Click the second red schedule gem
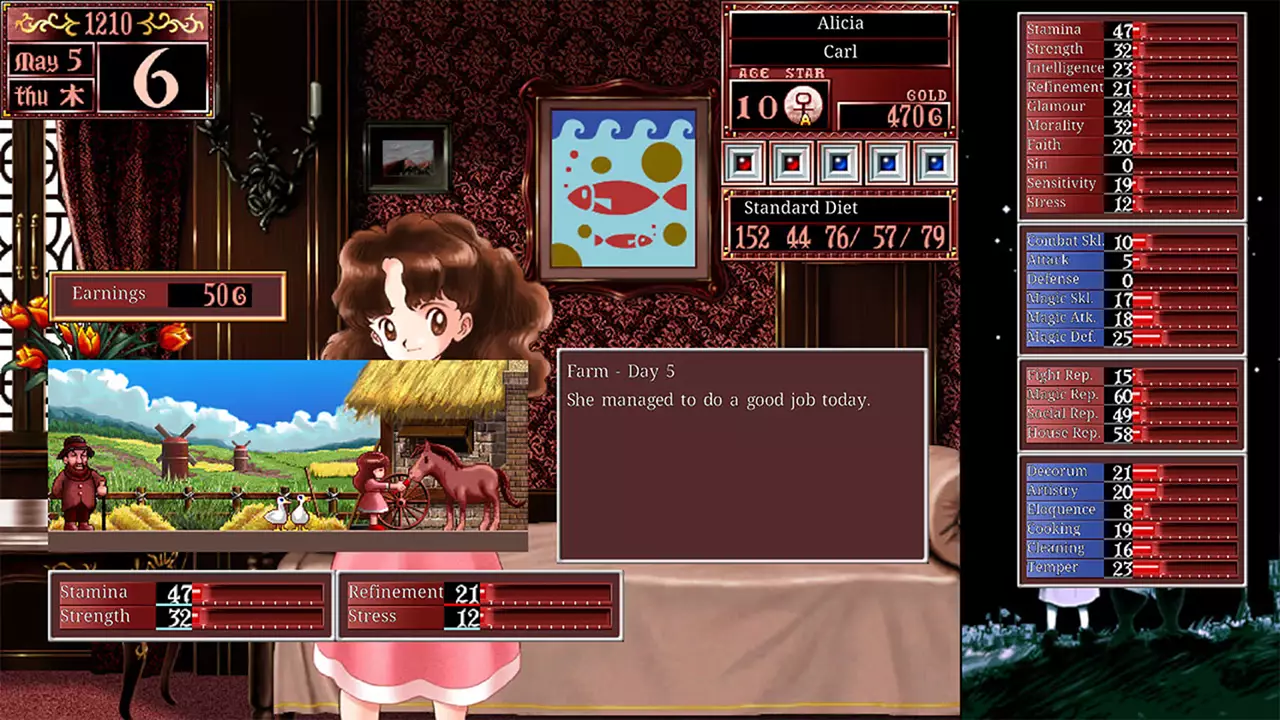This screenshot has height=720, width=1280. coord(792,163)
